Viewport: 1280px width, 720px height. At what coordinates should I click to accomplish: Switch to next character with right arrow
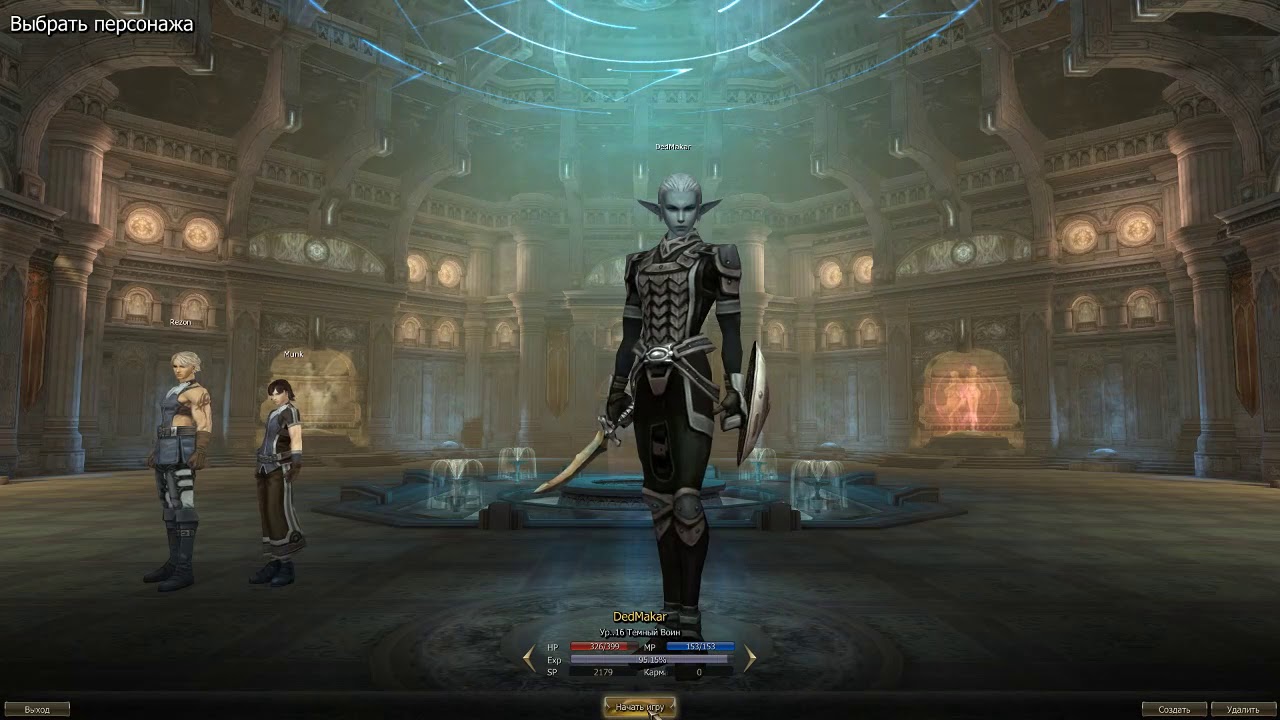coord(750,658)
